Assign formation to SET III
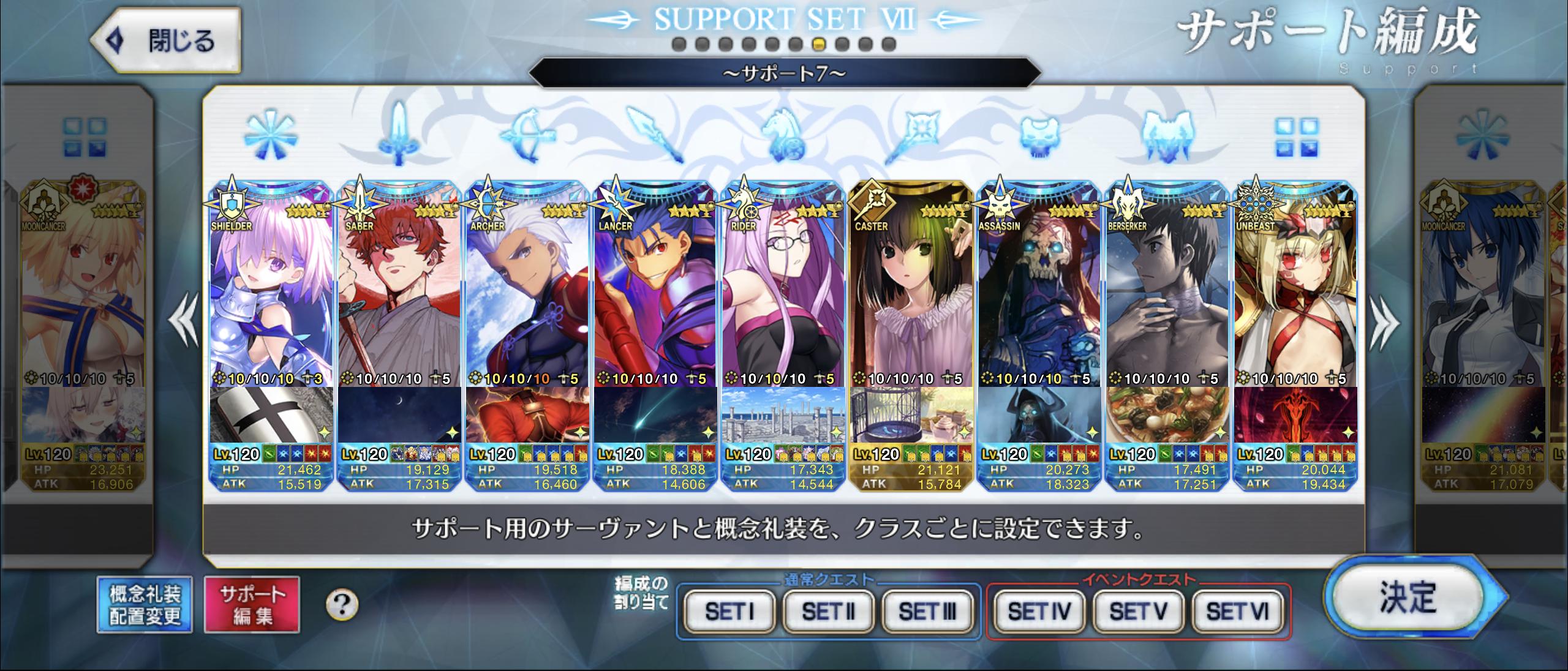Screen dimensions: 1568x671 click(927, 610)
